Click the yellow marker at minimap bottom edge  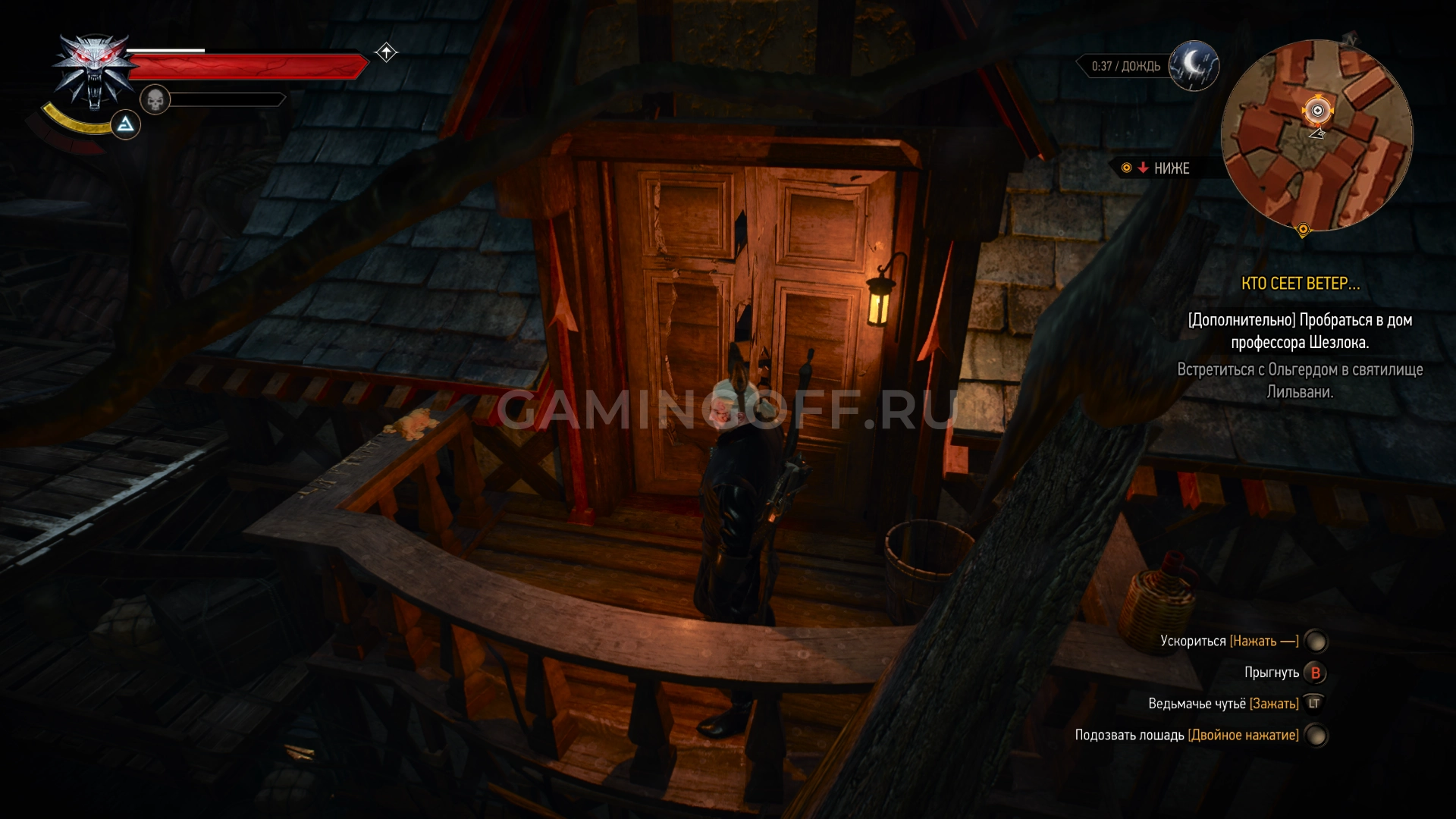[x=1303, y=229]
